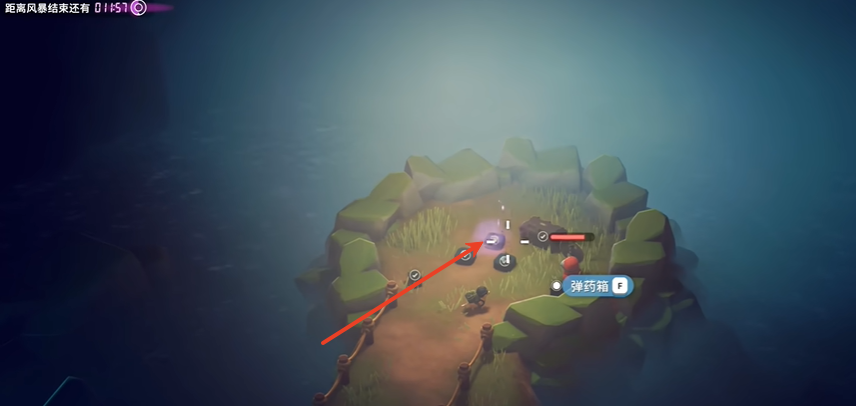
Task: Click the purple storm timer icon
Action: click(x=139, y=8)
